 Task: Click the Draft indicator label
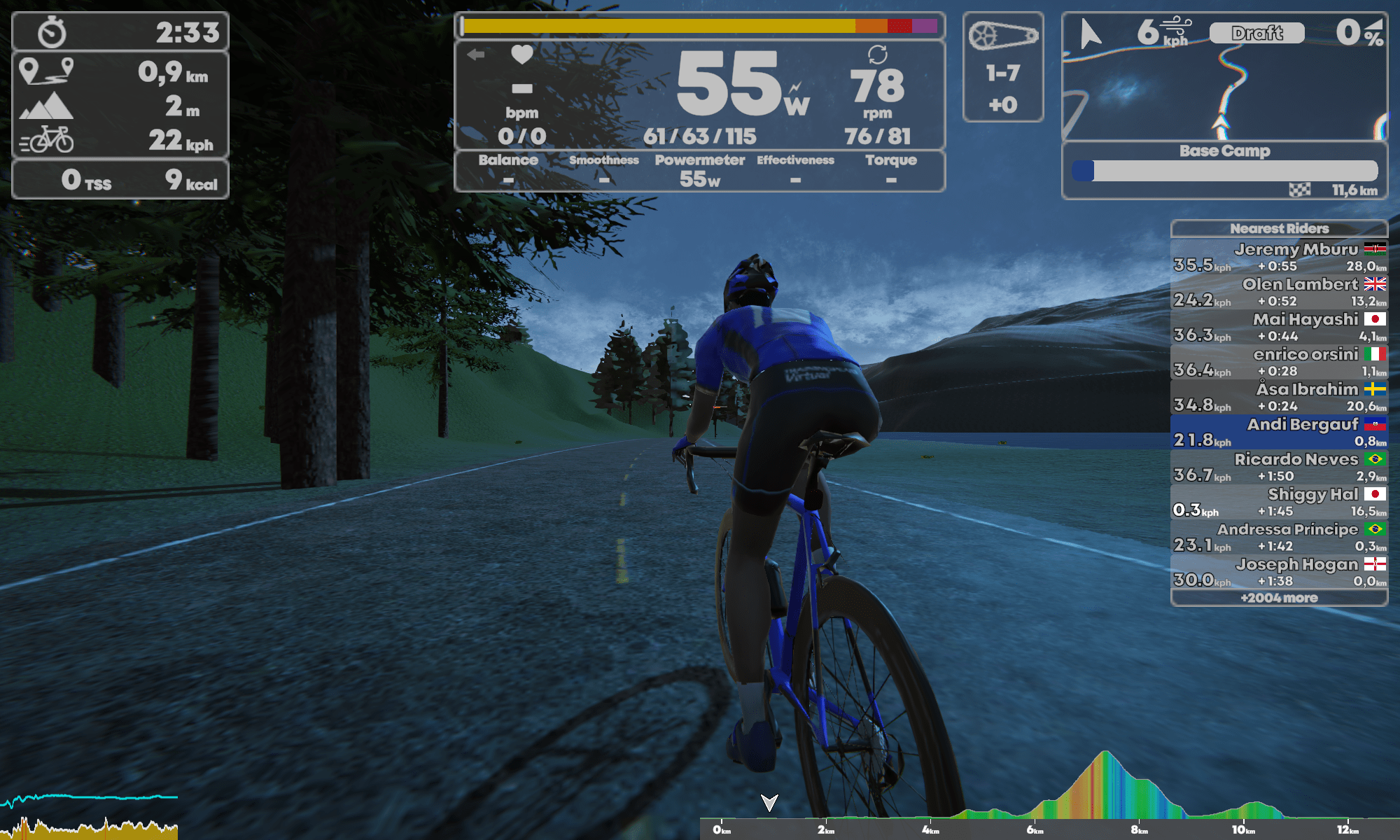tap(1257, 33)
